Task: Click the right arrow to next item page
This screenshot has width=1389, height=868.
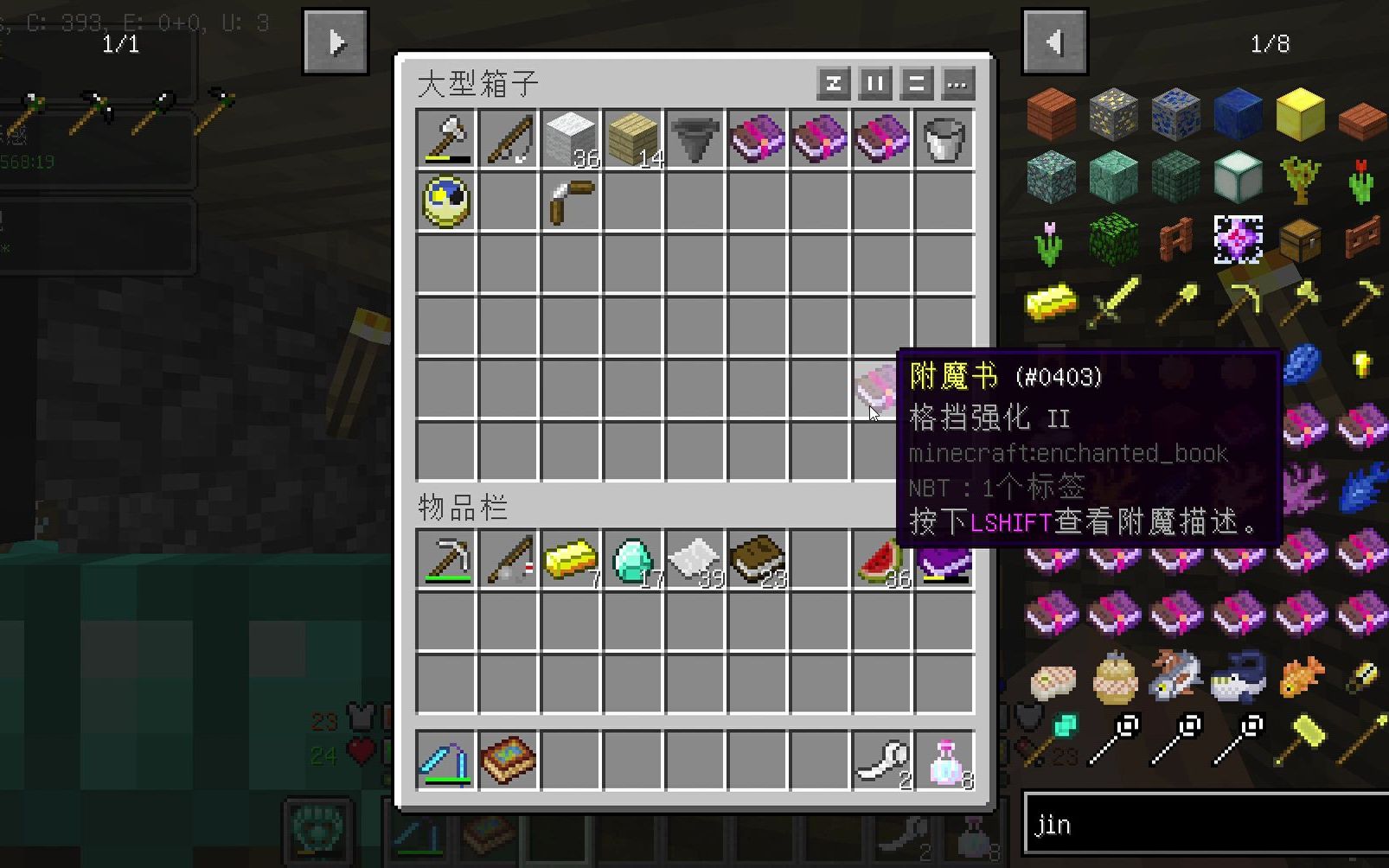Action: (x=336, y=41)
